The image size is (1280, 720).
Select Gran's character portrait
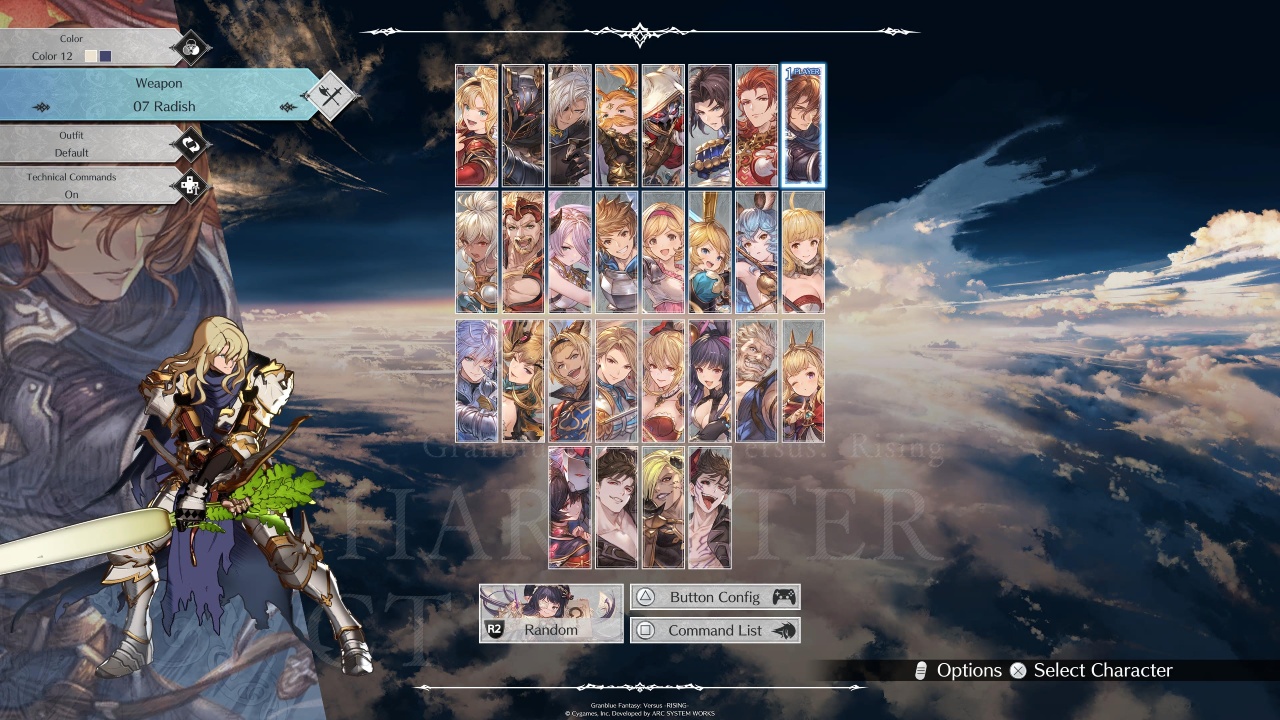(616, 251)
